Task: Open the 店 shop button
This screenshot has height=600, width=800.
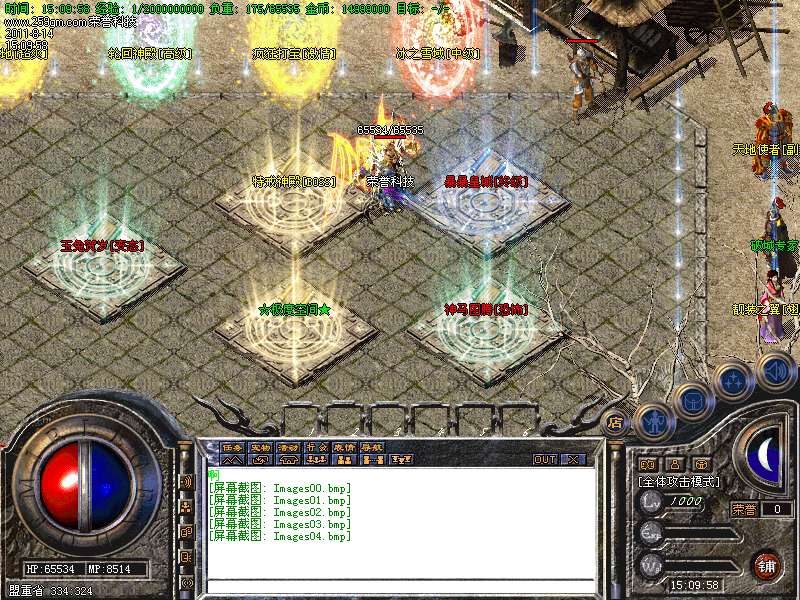Action: [x=615, y=424]
